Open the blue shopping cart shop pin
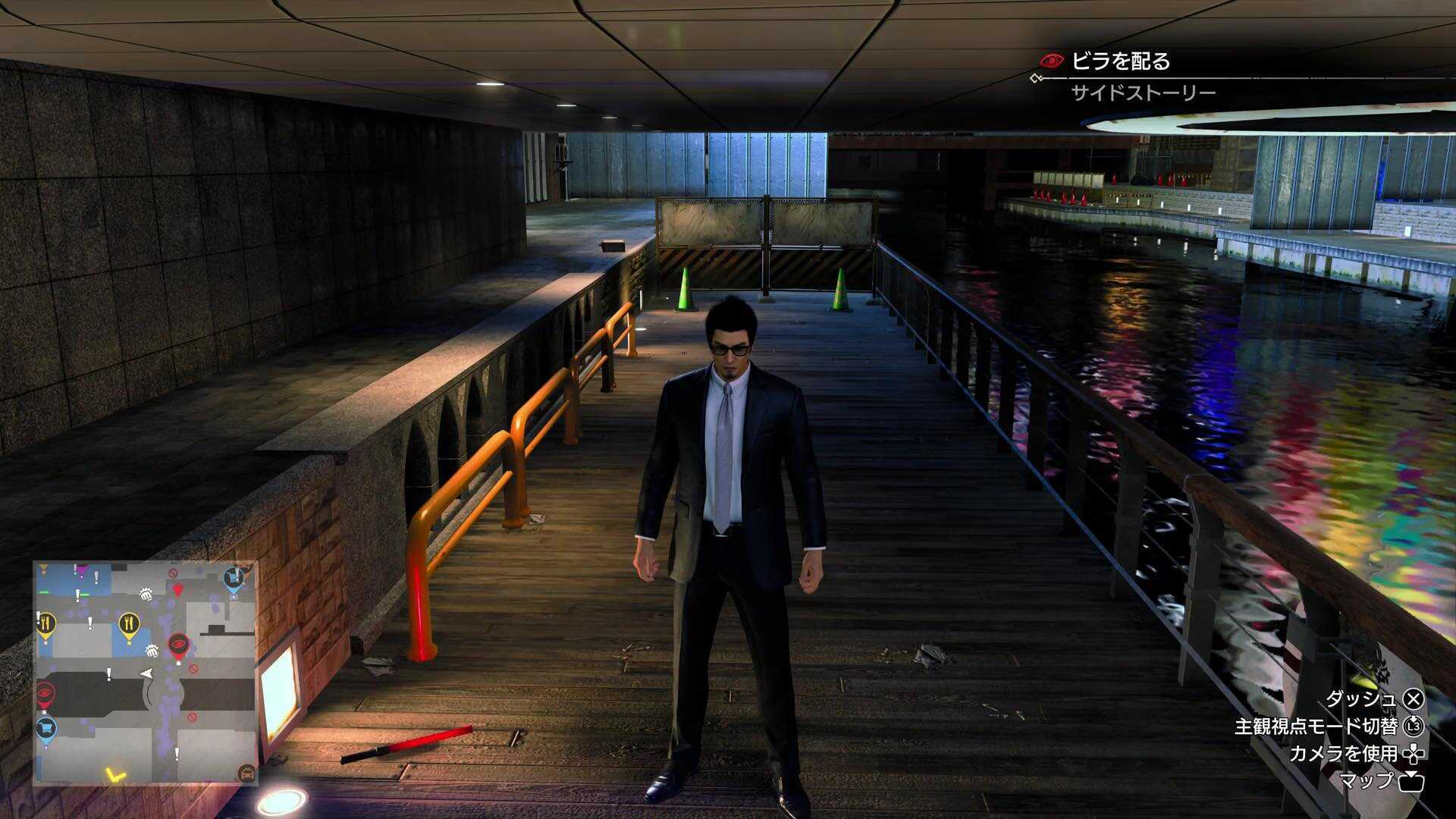 (x=45, y=728)
